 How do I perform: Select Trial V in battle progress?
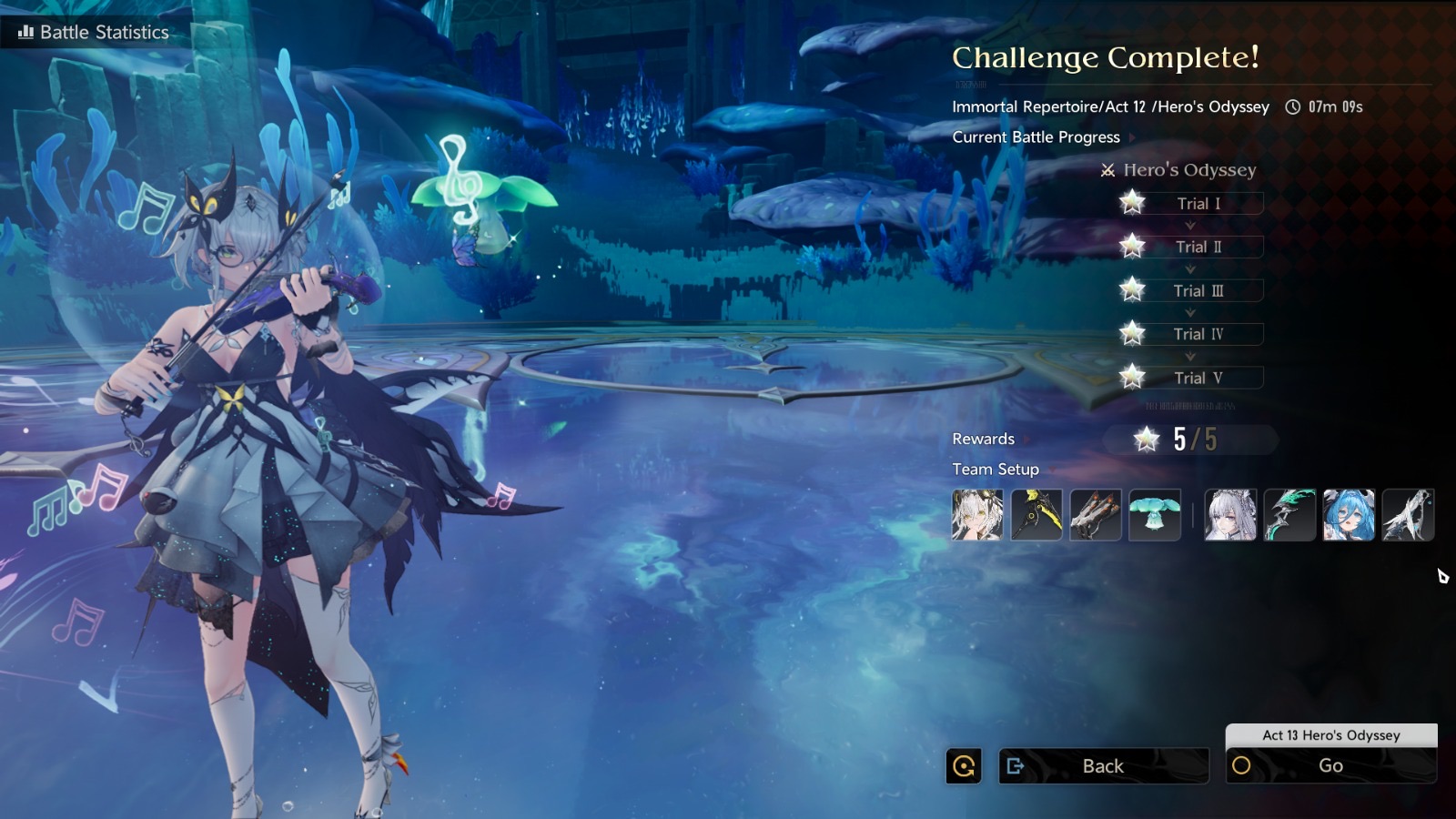click(x=1198, y=378)
